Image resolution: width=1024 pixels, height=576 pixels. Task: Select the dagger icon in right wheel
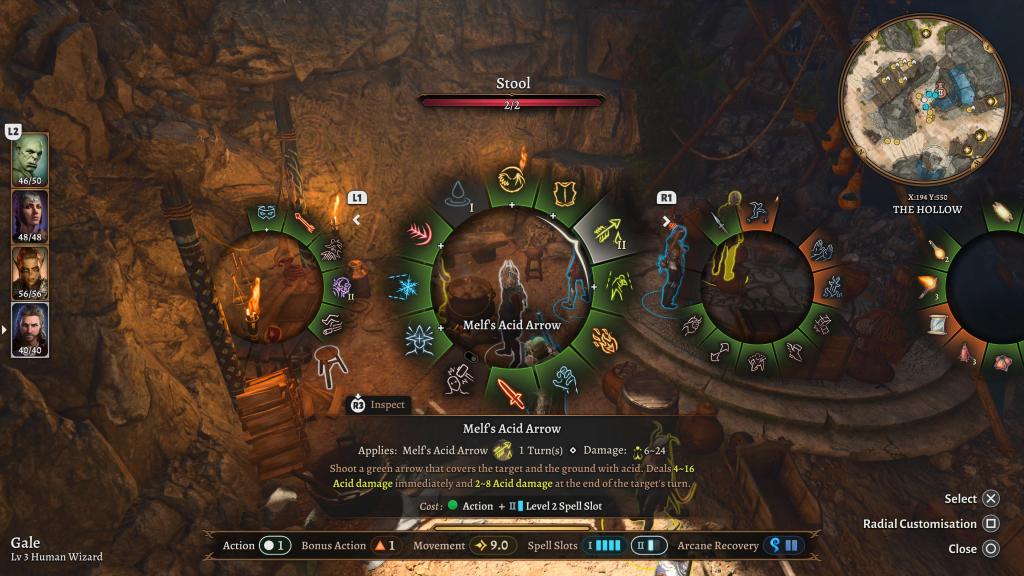coord(719,220)
